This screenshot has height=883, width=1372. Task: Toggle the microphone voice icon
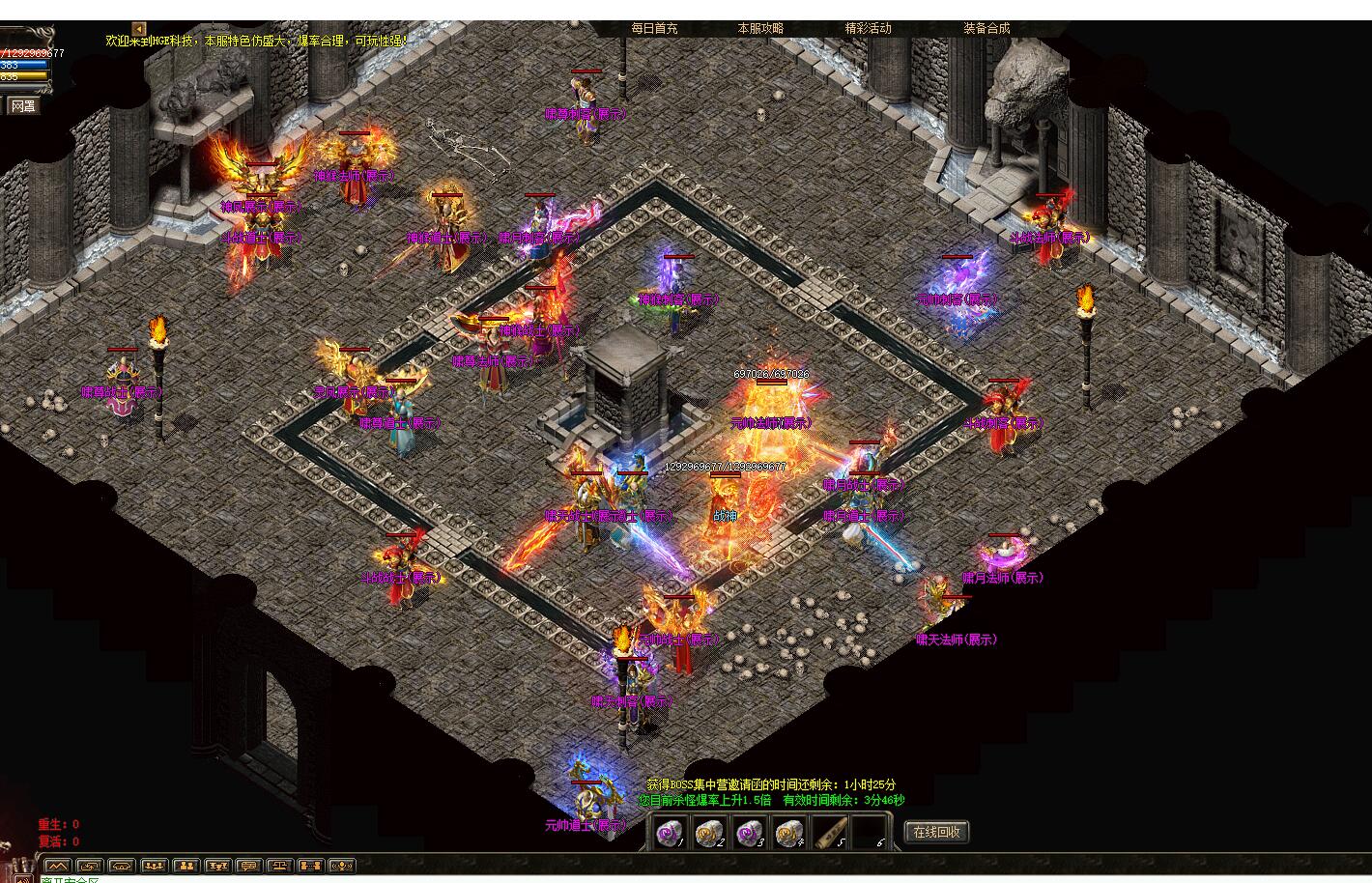point(342,866)
